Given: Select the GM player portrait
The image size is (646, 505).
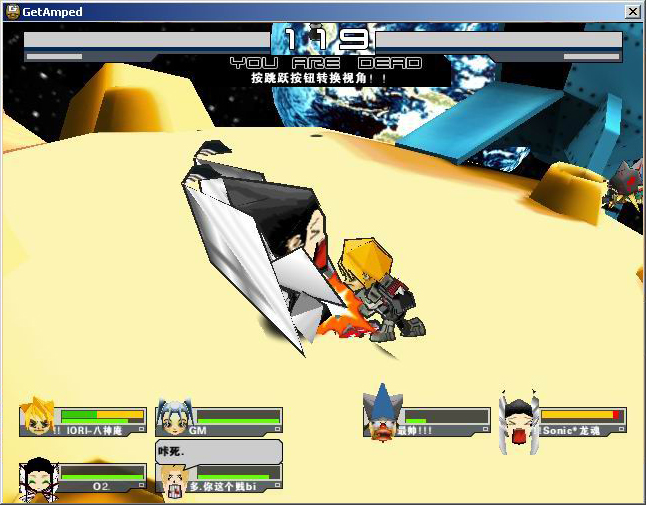Looking at the screenshot, I should pos(174,416).
